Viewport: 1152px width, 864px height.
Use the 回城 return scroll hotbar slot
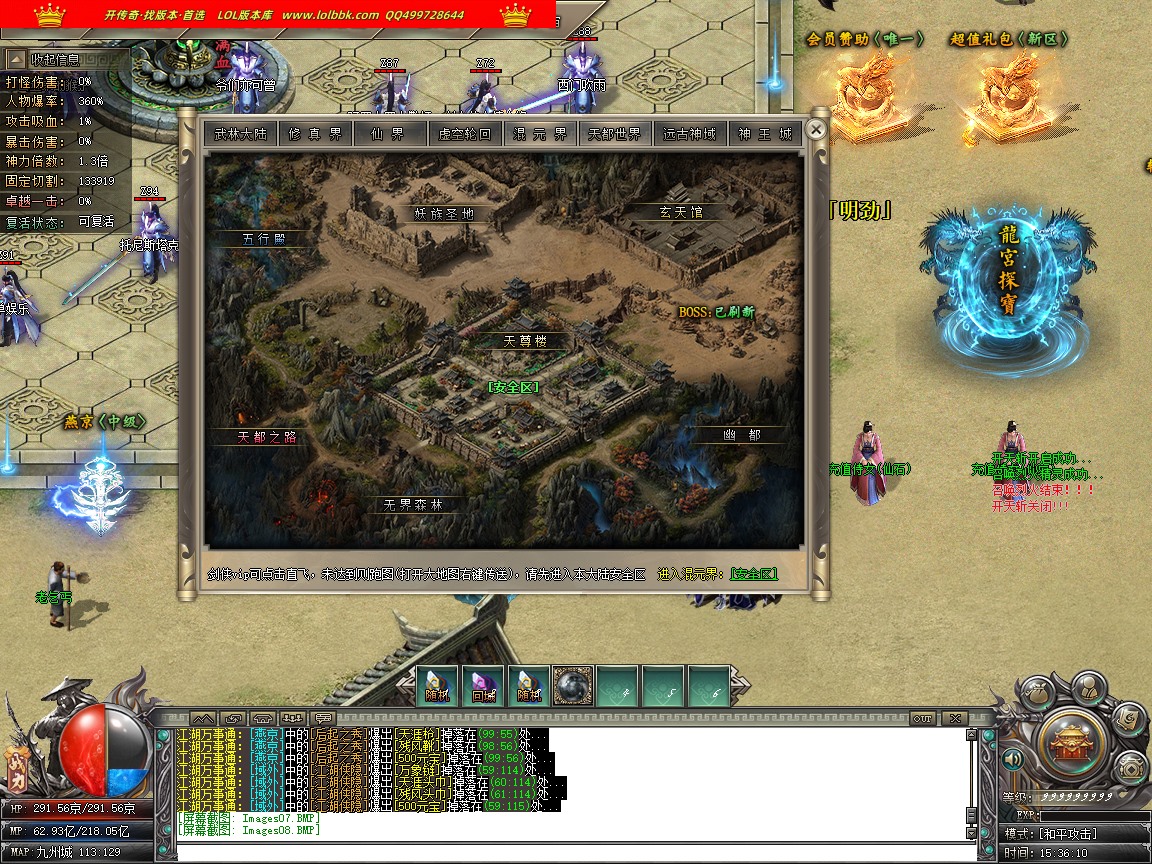click(483, 685)
